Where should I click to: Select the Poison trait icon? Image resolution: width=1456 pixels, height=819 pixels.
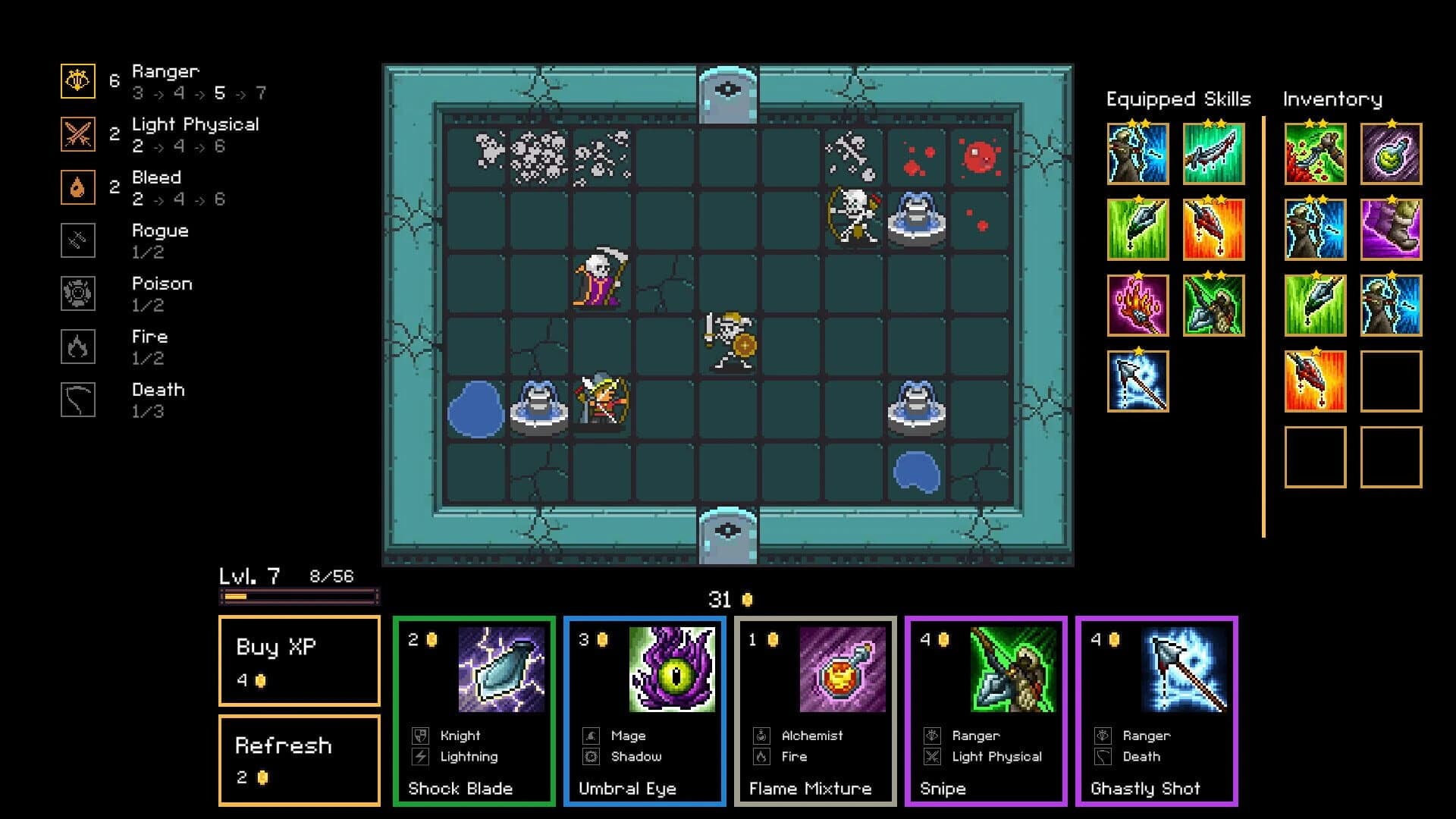[77, 293]
